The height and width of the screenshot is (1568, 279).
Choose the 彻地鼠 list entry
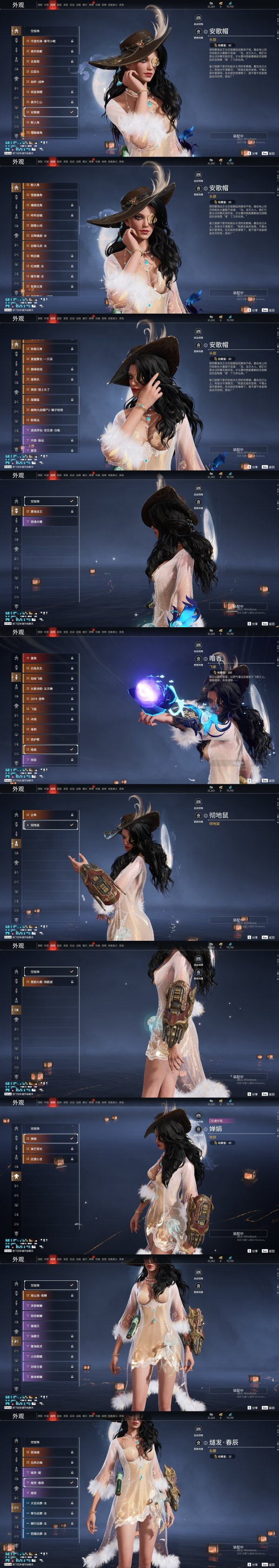(50, 826)
